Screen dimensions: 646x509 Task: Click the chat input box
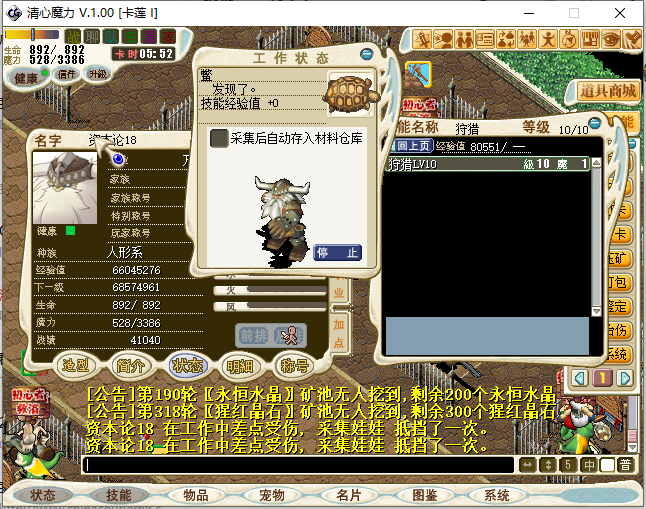tap(300, 465)
